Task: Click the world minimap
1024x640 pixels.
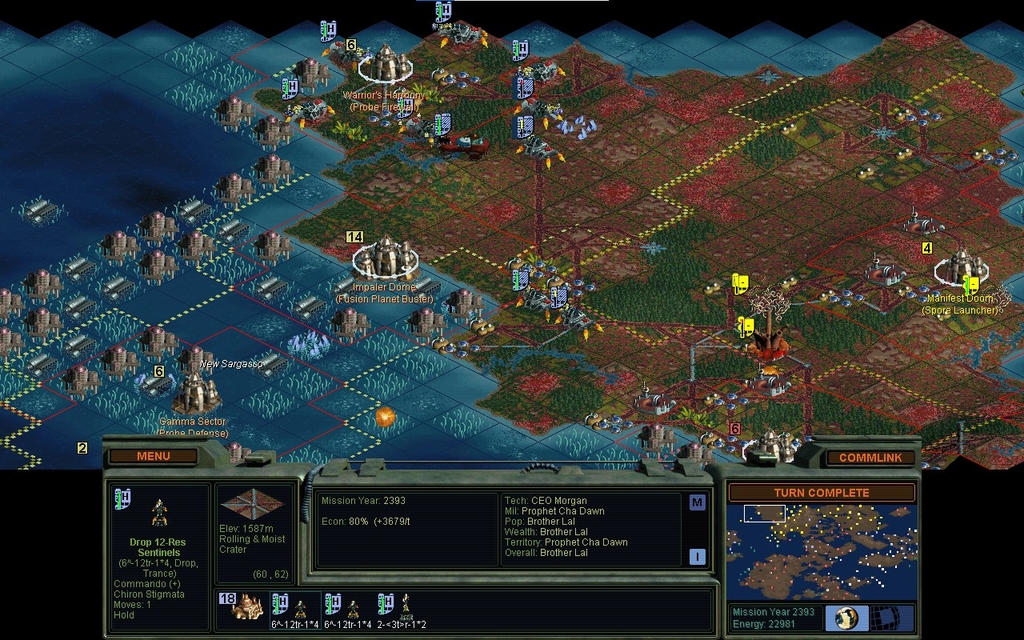Action: click(x=821, y=551)
